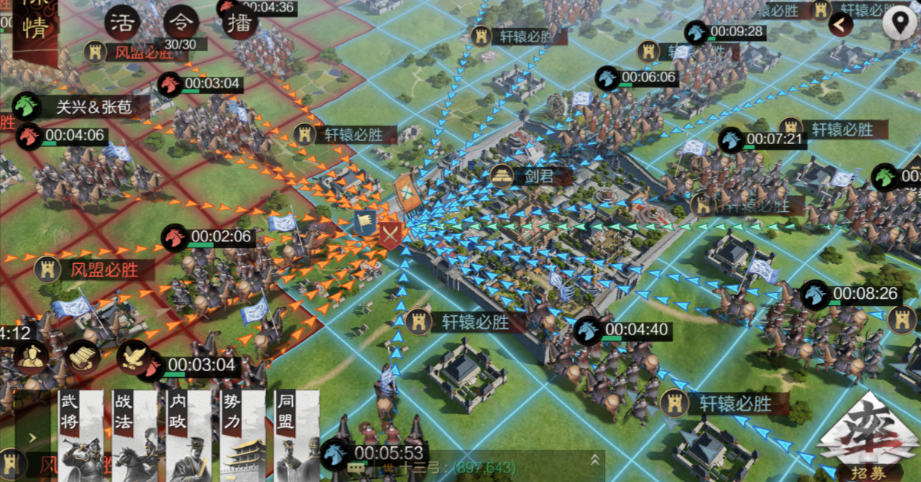Image resolution: width=921 pixels, height=482 pixels.
Task: Open the official portrait icon
Action: pos(32,356)
